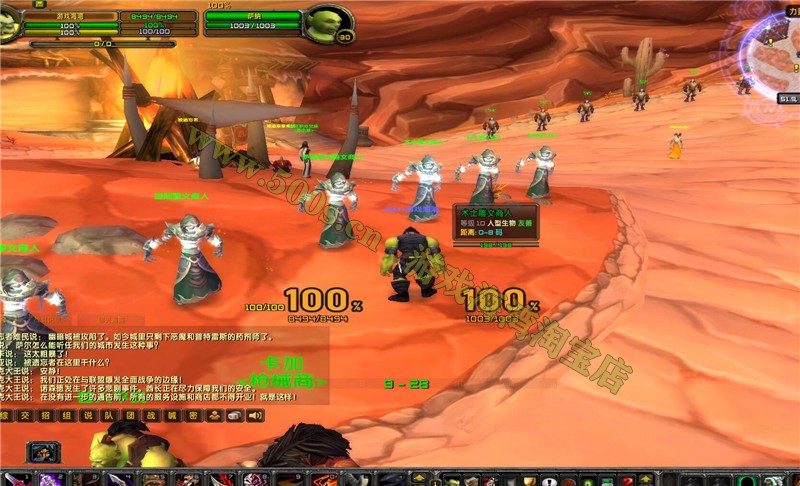Click the target's orc portrait
Viewport: 800px width, 486px height.
pyautogui.click(x=327, y=21)
